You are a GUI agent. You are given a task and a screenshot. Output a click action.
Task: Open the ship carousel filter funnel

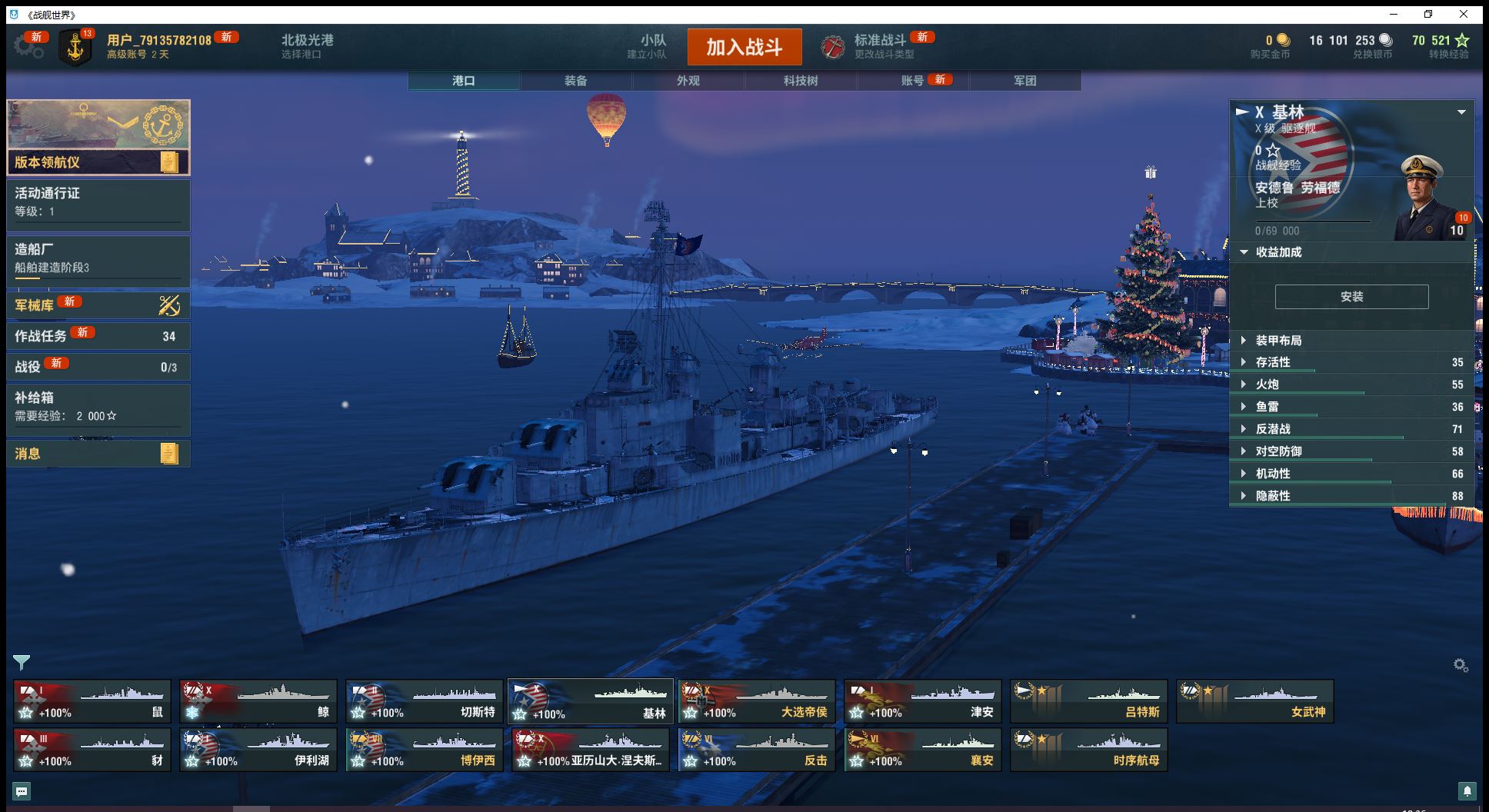click(21, 662)
